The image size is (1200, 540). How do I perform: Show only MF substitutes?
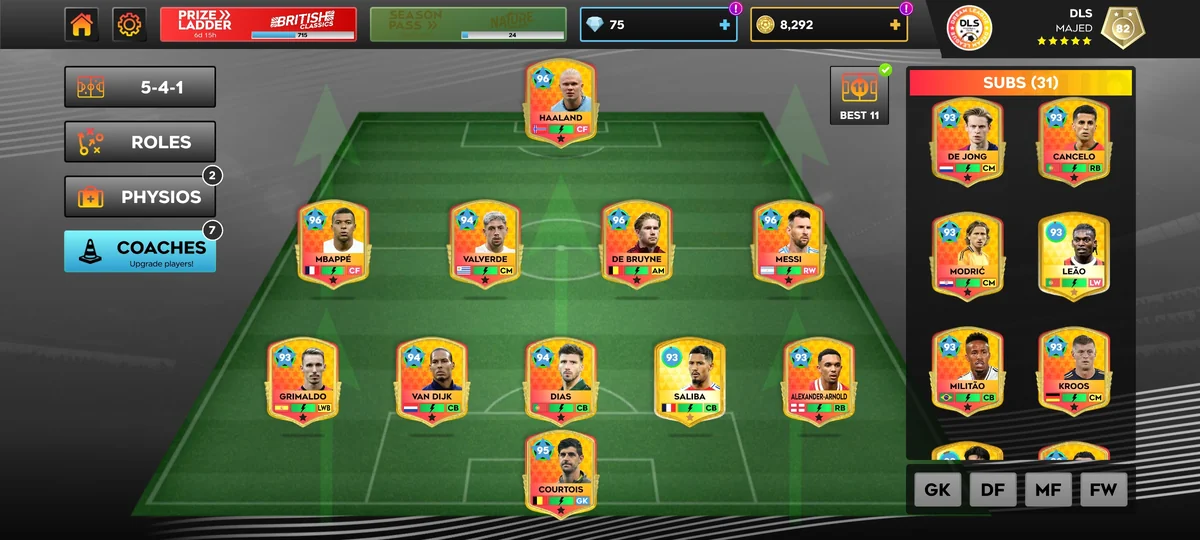pos(1048,490)
